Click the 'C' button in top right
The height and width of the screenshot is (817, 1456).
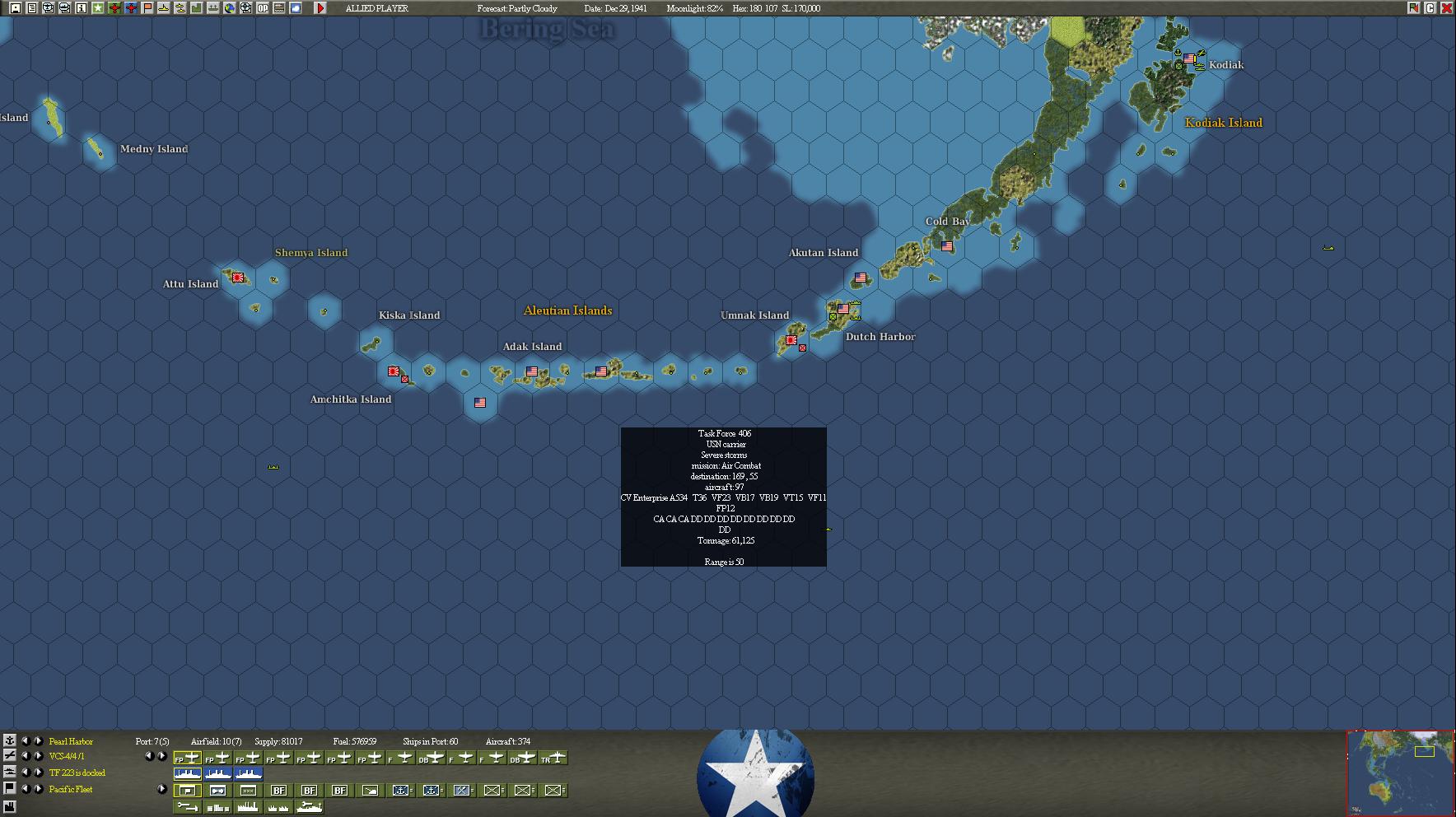coord(1430,8)
